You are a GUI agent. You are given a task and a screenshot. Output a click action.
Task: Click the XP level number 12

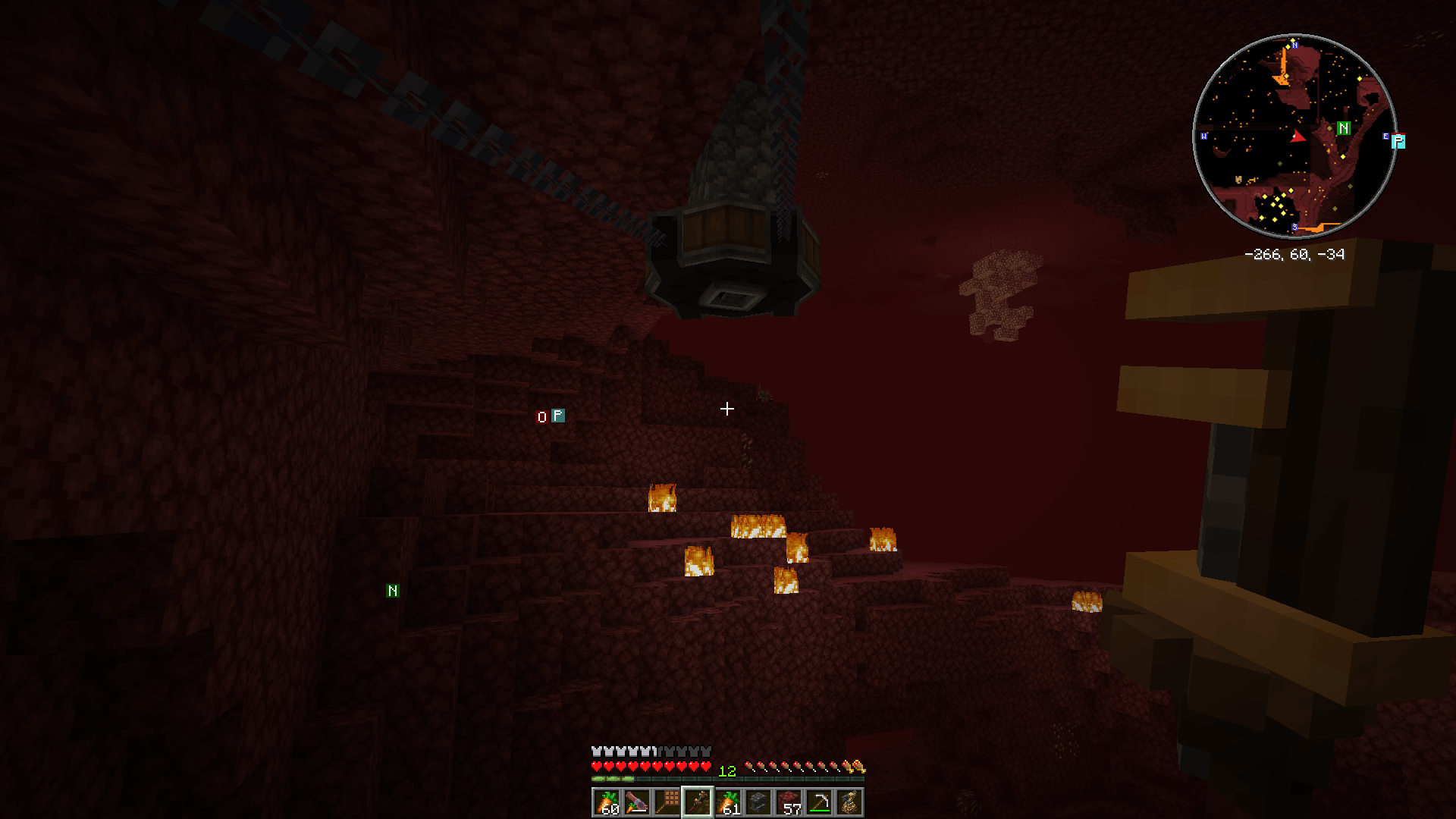point(728,771)
